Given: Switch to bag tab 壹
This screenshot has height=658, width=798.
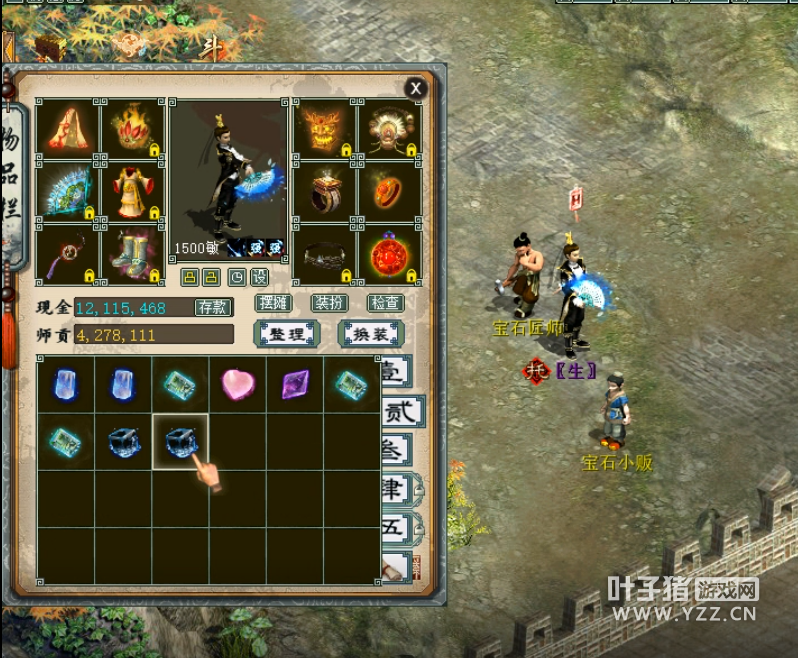Looking at the screenshot, I should [397, 374].
